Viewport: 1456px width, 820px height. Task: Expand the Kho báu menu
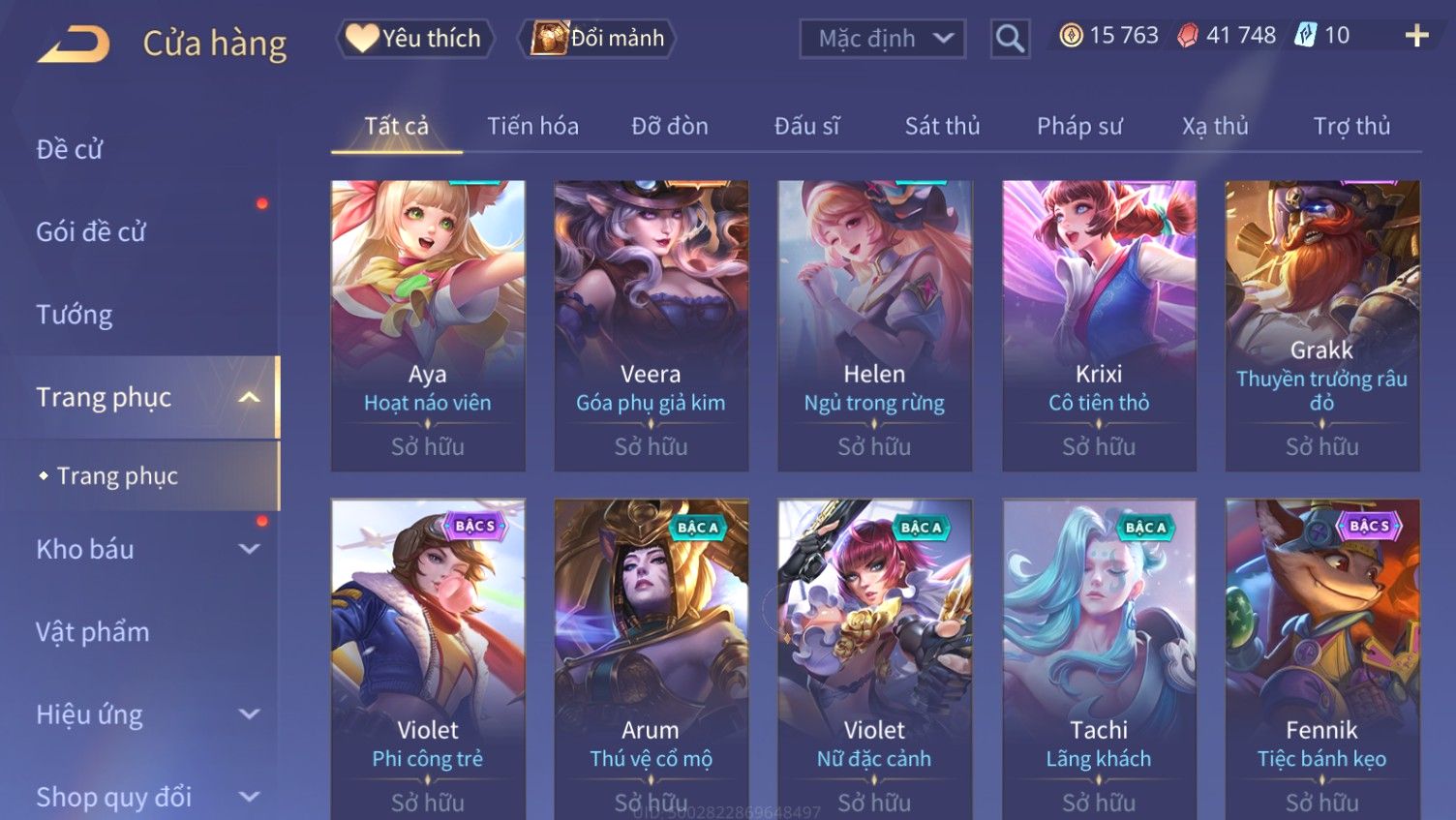145,549
